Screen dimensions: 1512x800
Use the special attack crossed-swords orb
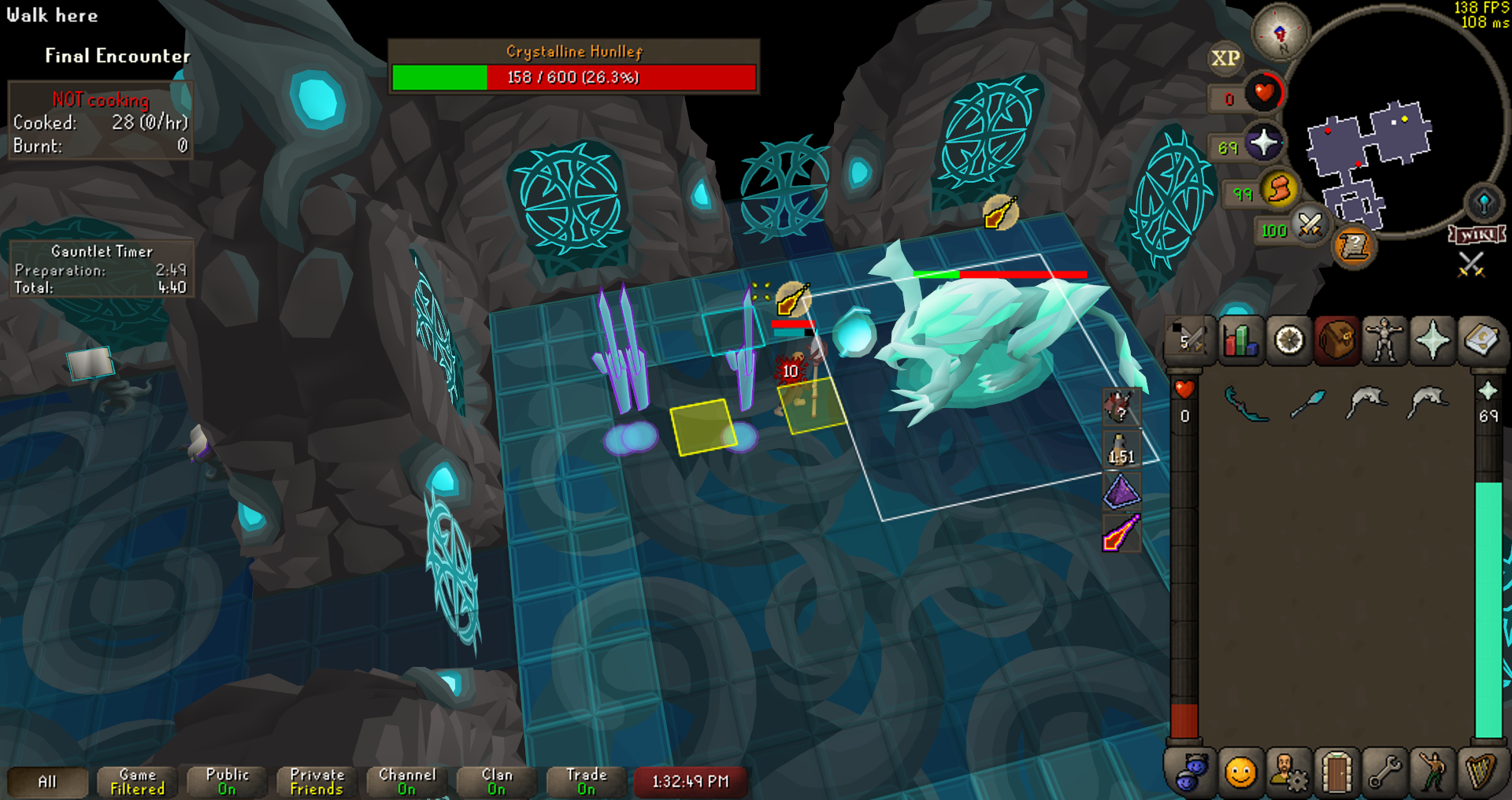[1310, 226]
